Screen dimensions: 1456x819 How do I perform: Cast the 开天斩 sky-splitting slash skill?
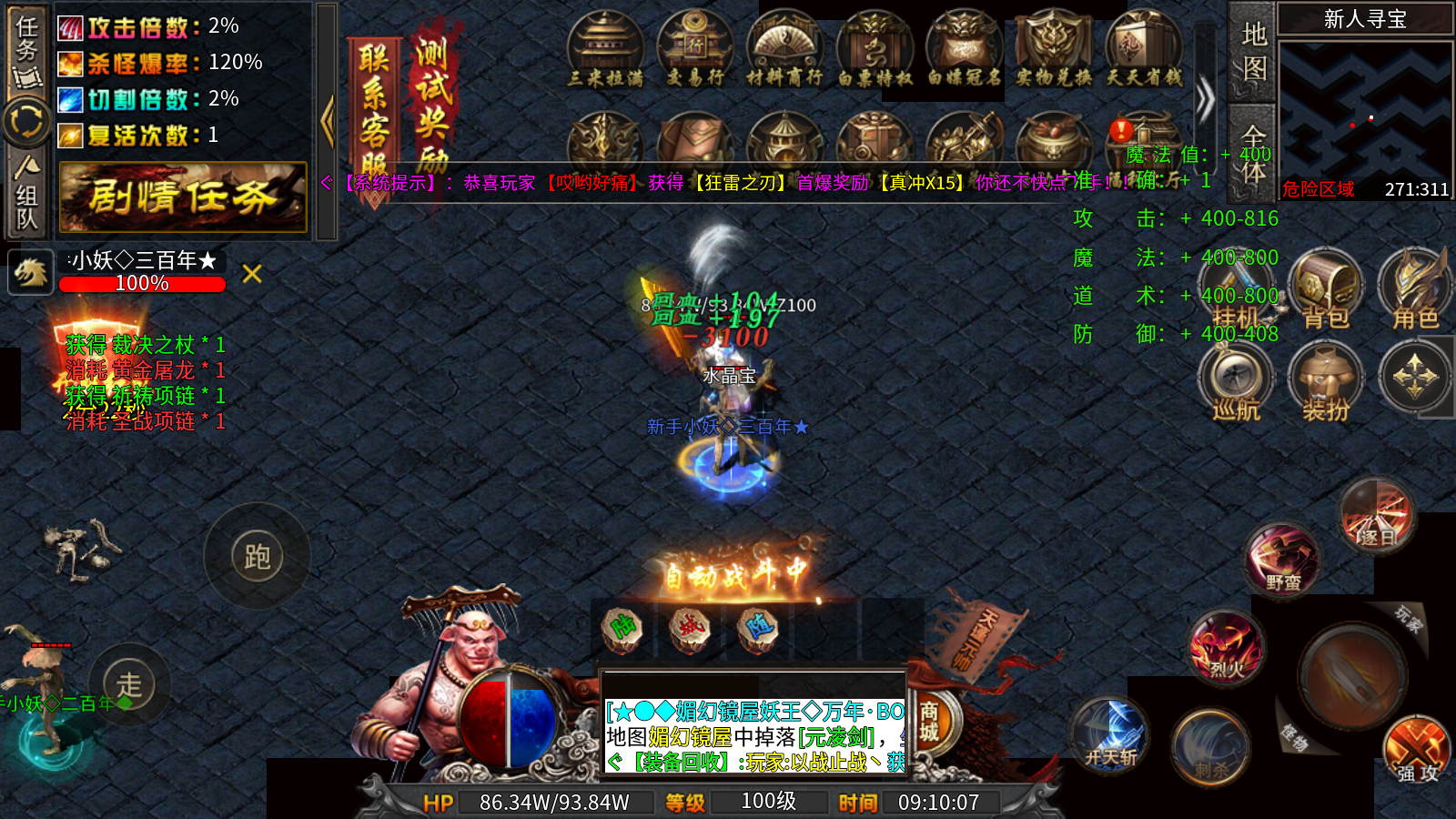1110,735
